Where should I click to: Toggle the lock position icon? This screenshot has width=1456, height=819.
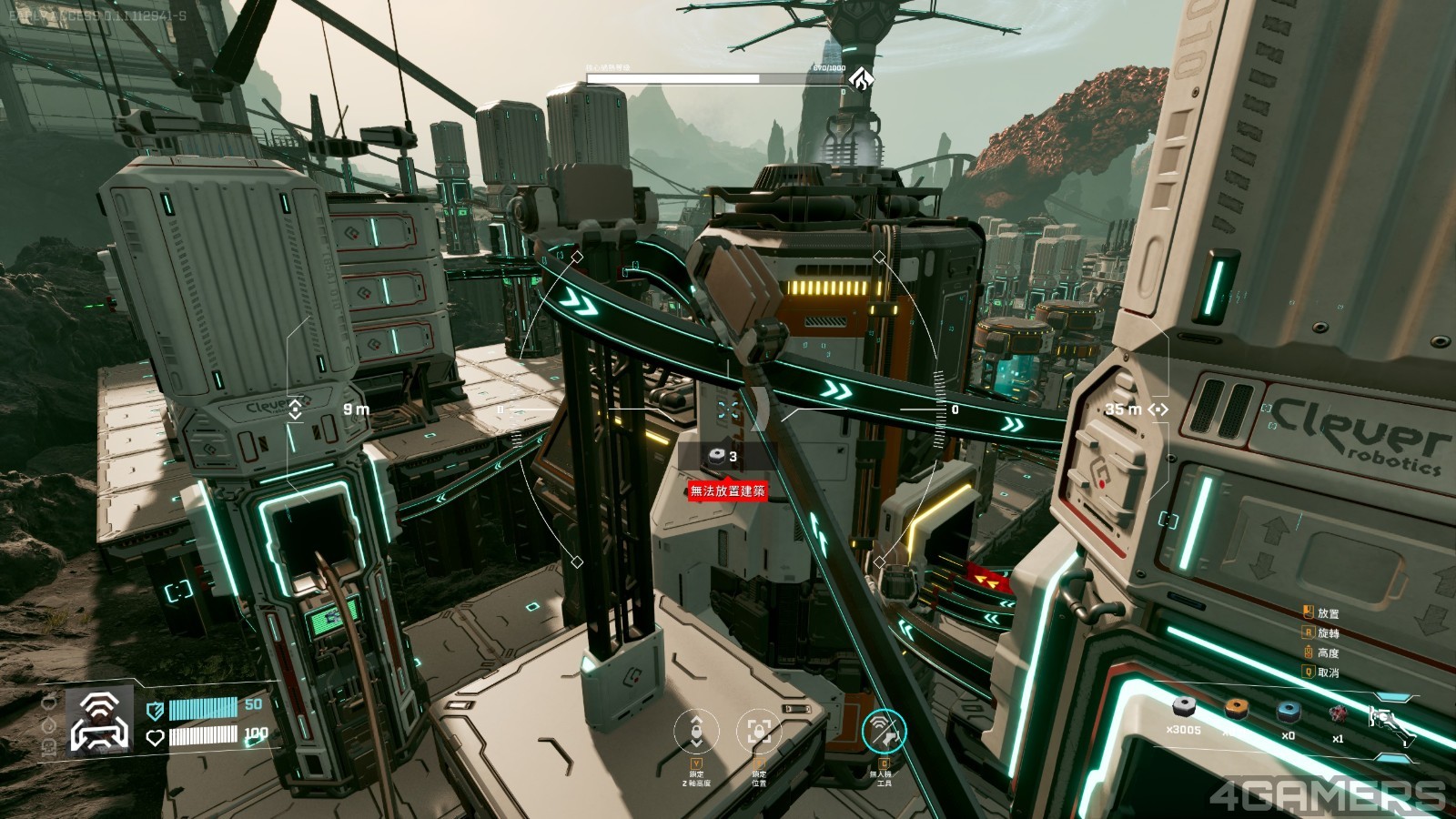(x=759, y=732)
